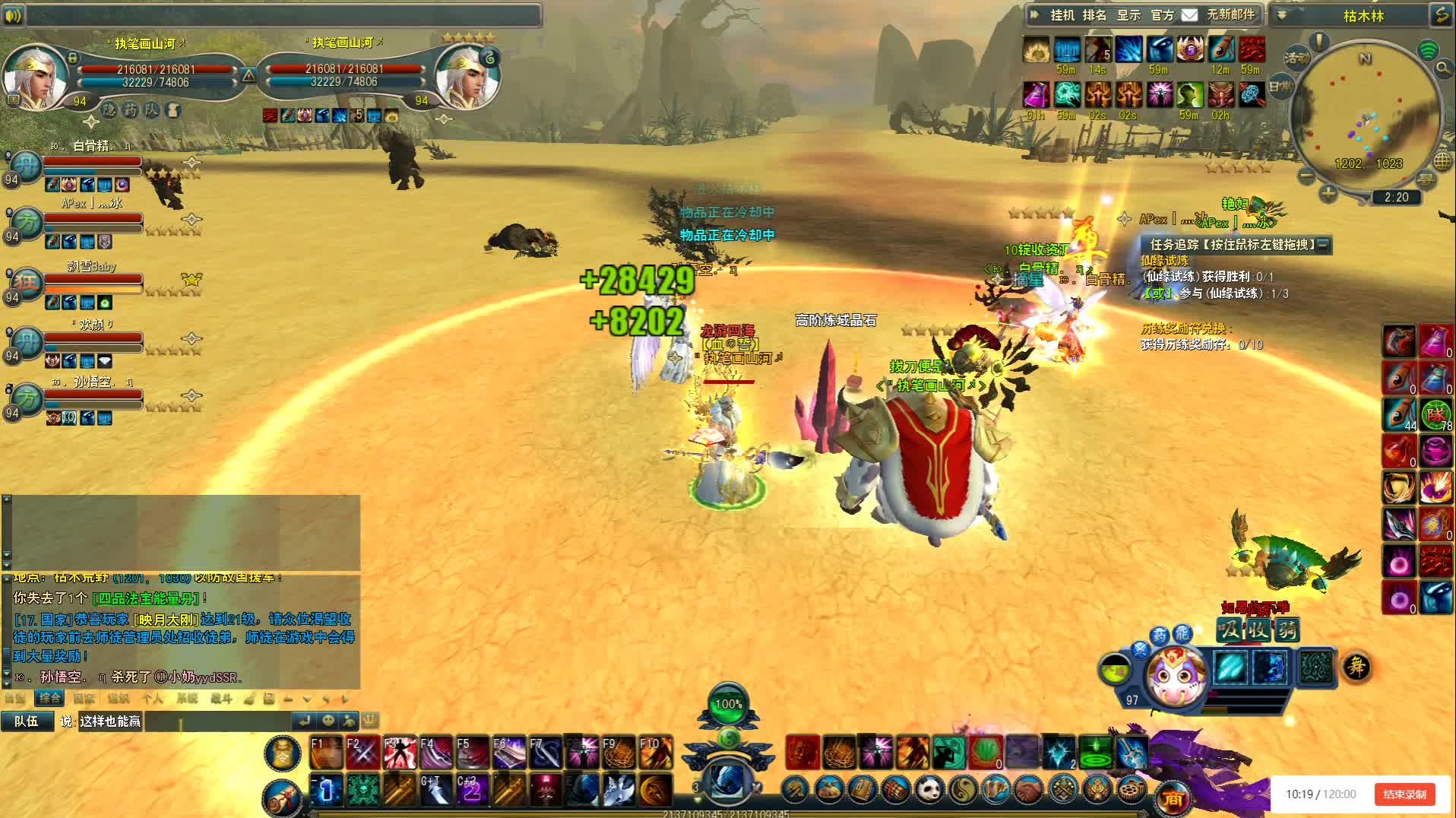The height and width of the screenshot is (818, 1456).
Task: Zoom out the minimap with minus button
Action: pyautogui.click(x=1306, y=176)
